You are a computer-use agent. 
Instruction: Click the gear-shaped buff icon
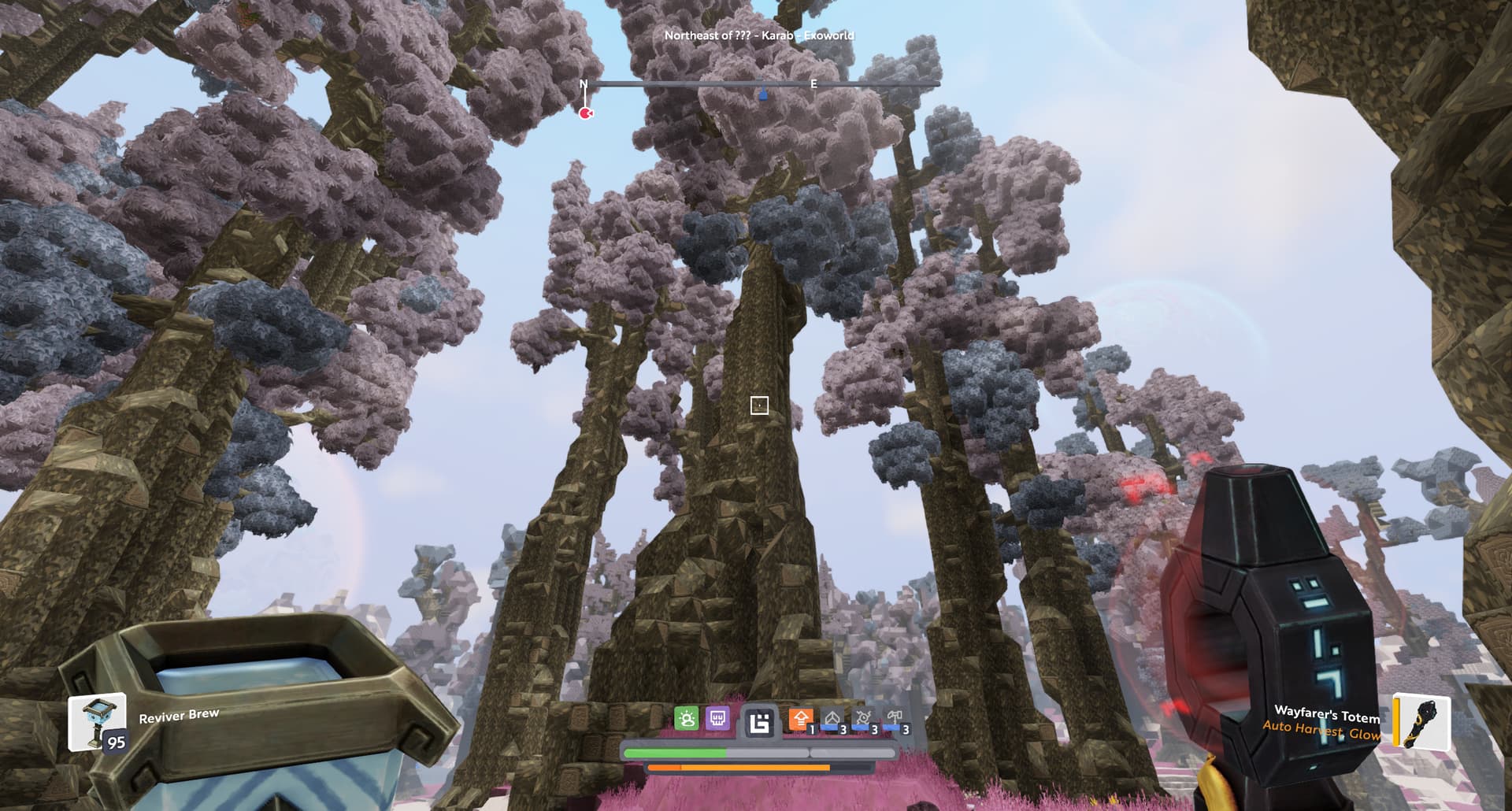(x=864, y=719)
